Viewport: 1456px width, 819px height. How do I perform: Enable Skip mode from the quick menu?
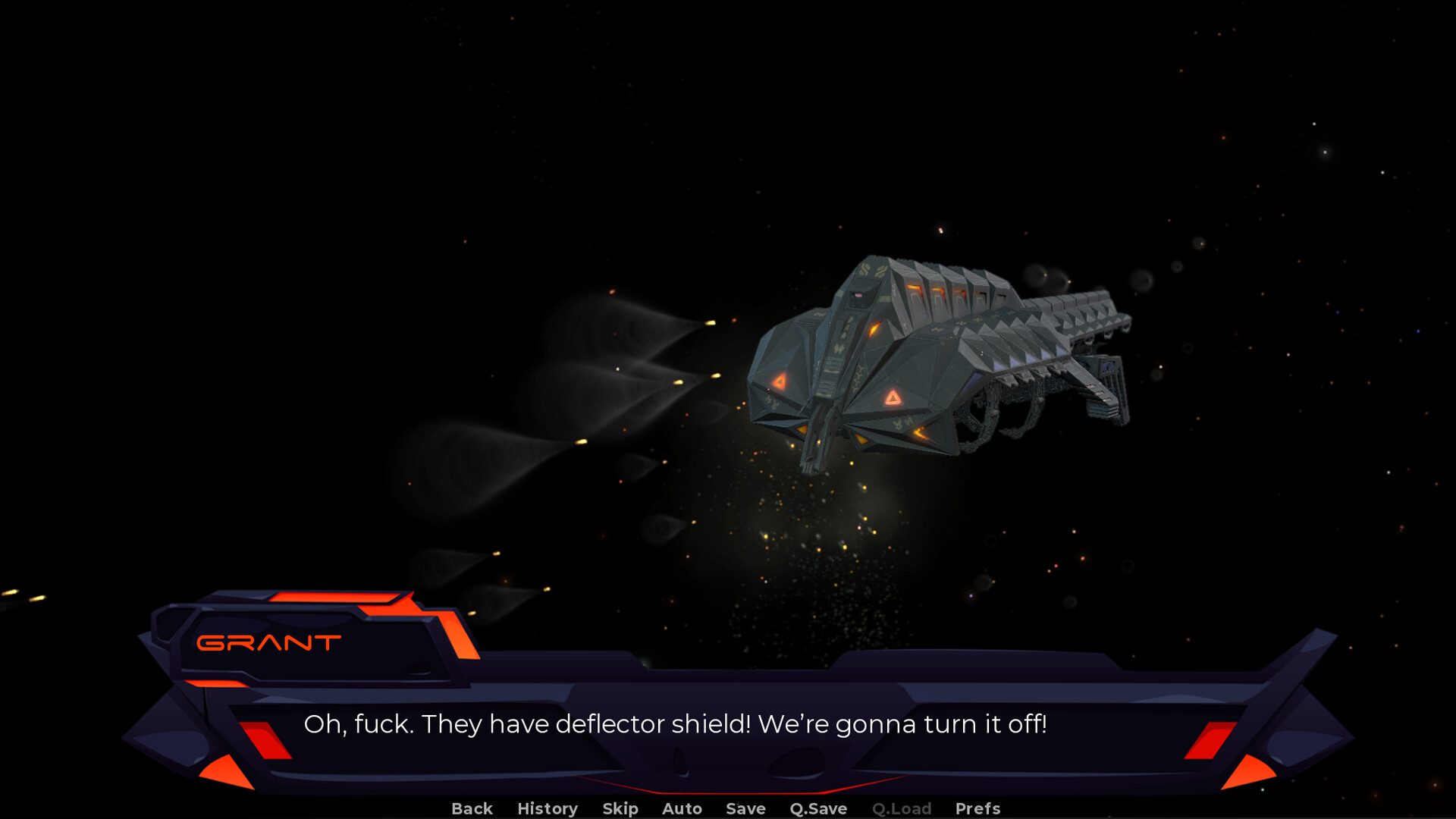pyautogui.click(x=620, y=808)
